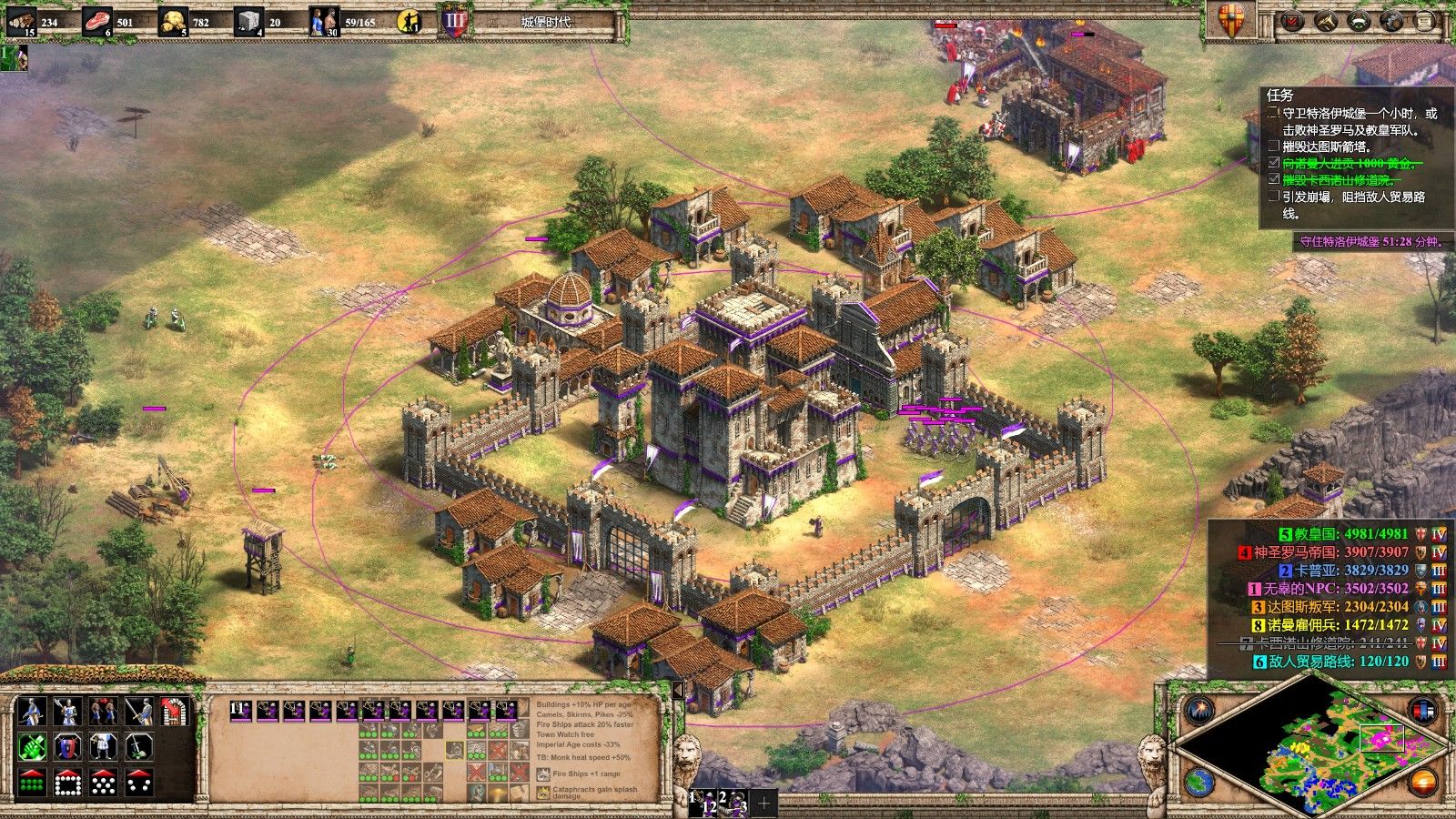Activate the flare signal minimap button
This screenshot has height=819, width=1456.
point(1200,708)
